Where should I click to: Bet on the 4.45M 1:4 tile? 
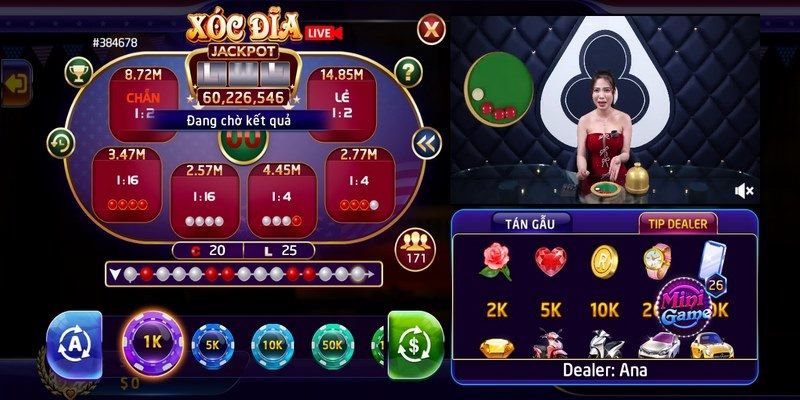point(281,190)
